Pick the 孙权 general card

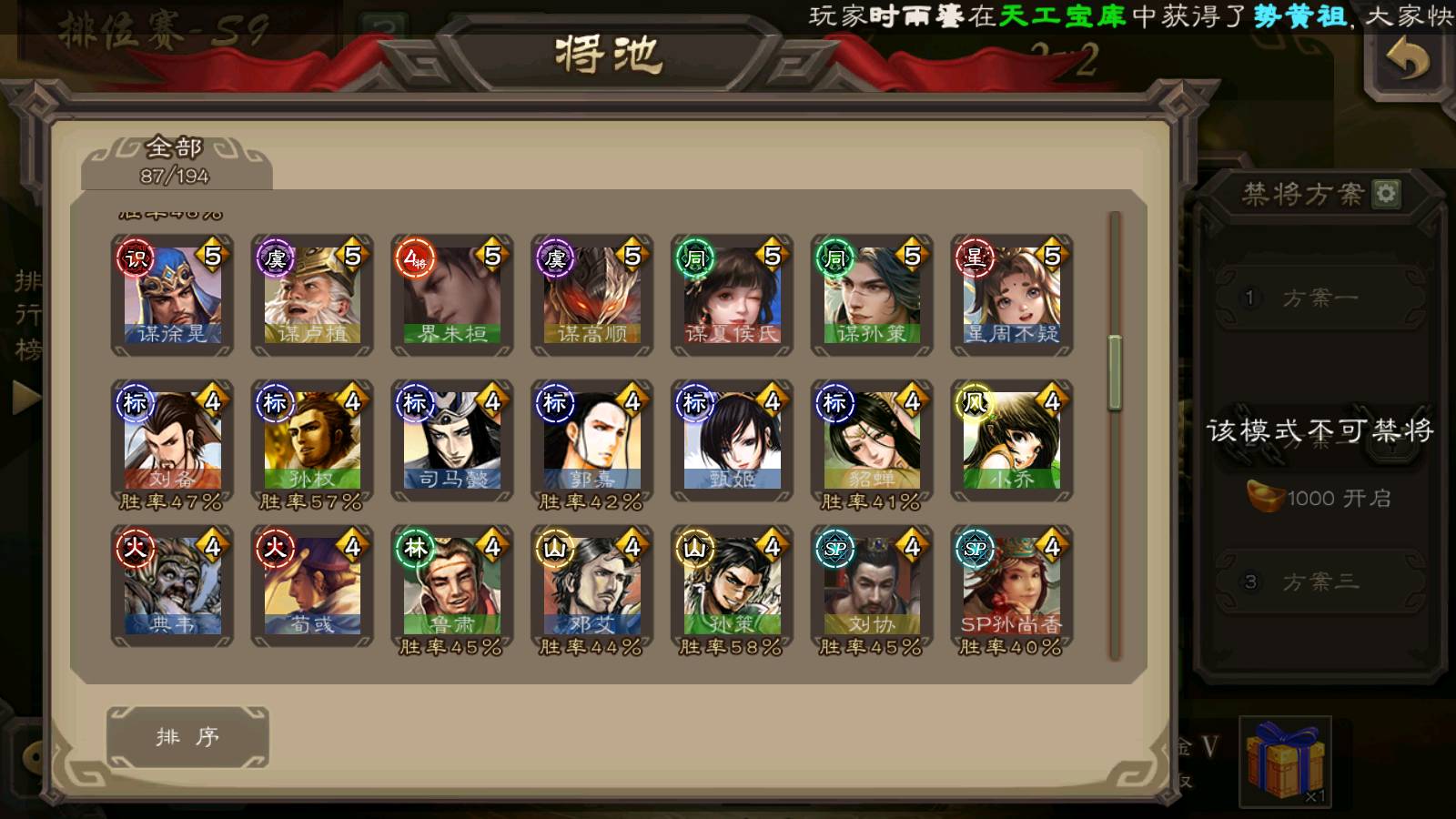(x=312, y=440)
